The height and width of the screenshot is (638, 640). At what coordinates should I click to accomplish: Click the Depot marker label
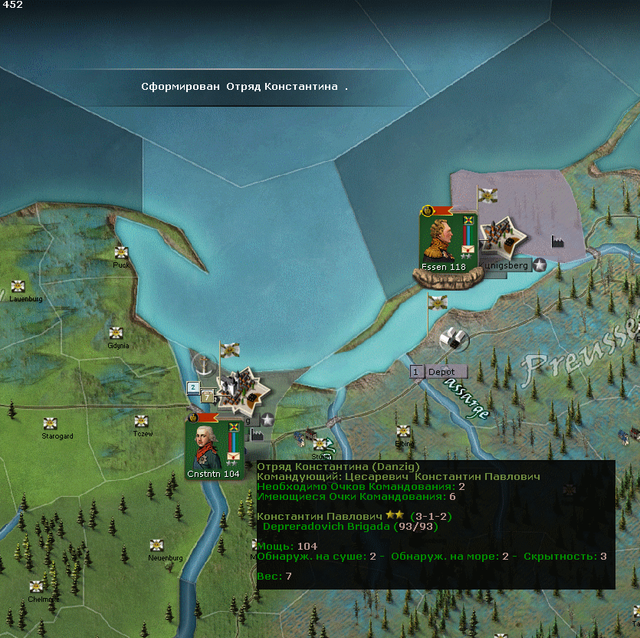coord(439,371)
